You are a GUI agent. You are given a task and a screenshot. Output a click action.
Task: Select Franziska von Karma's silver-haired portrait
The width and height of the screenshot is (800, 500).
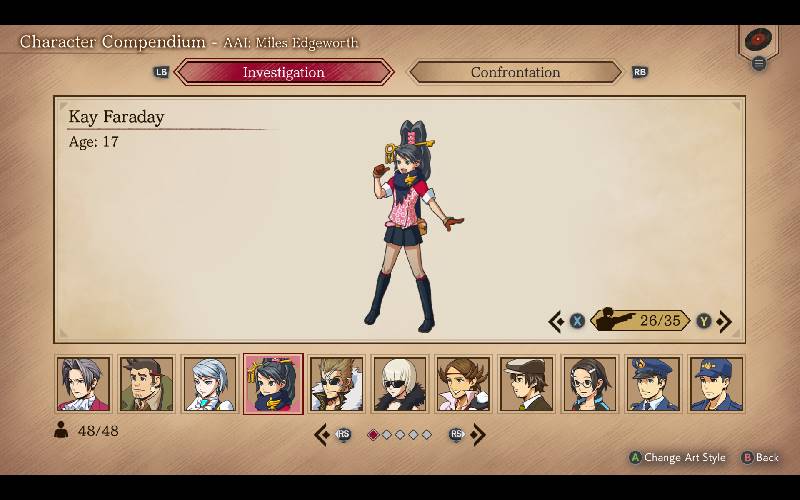pyautogui.click(x=210, y=384)
